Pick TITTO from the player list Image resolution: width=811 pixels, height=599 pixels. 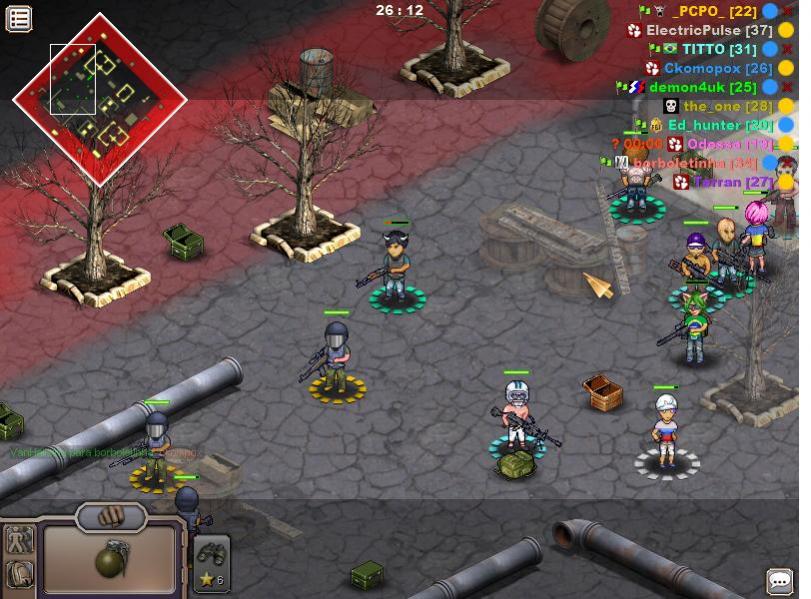click(728, 49)
